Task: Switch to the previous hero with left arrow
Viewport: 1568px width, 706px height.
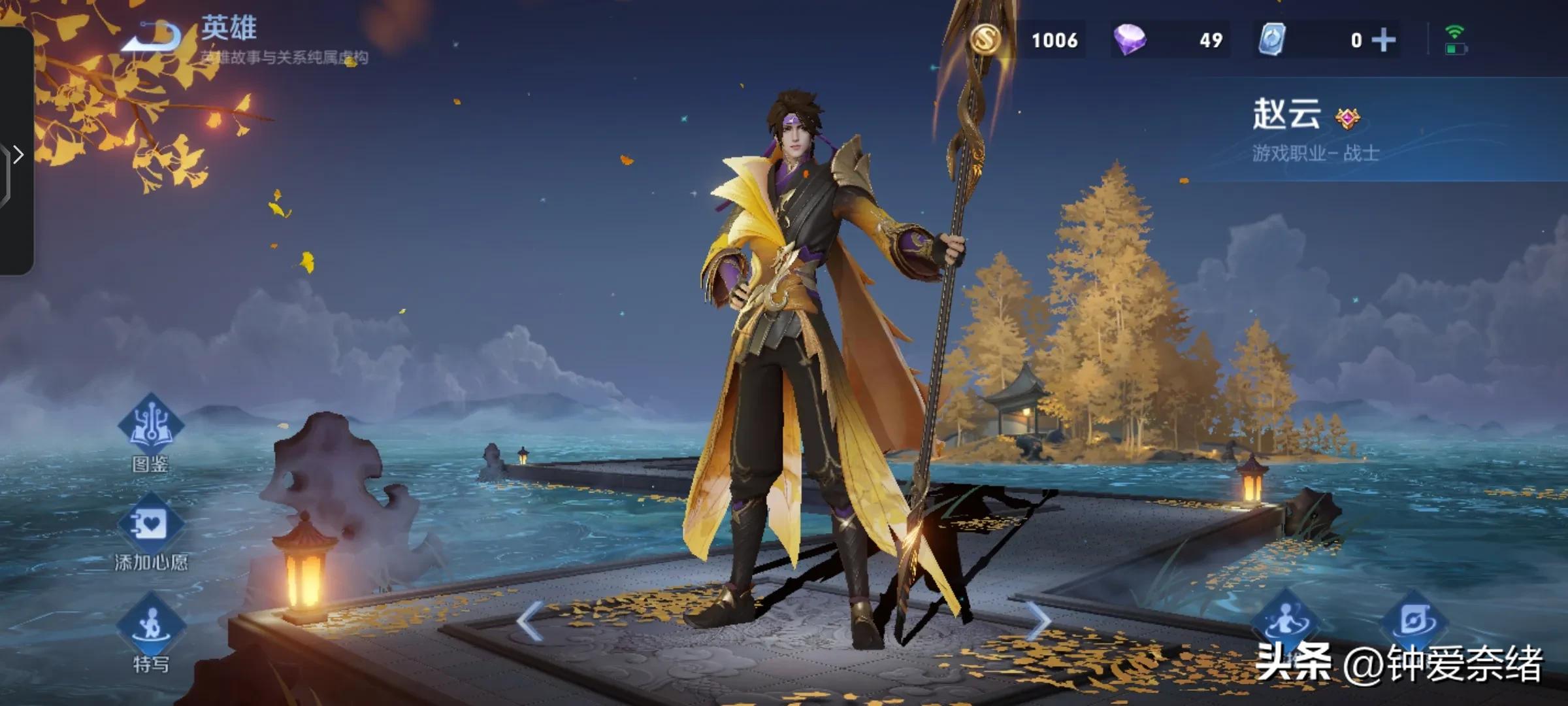Action: [x=529, y=621]
